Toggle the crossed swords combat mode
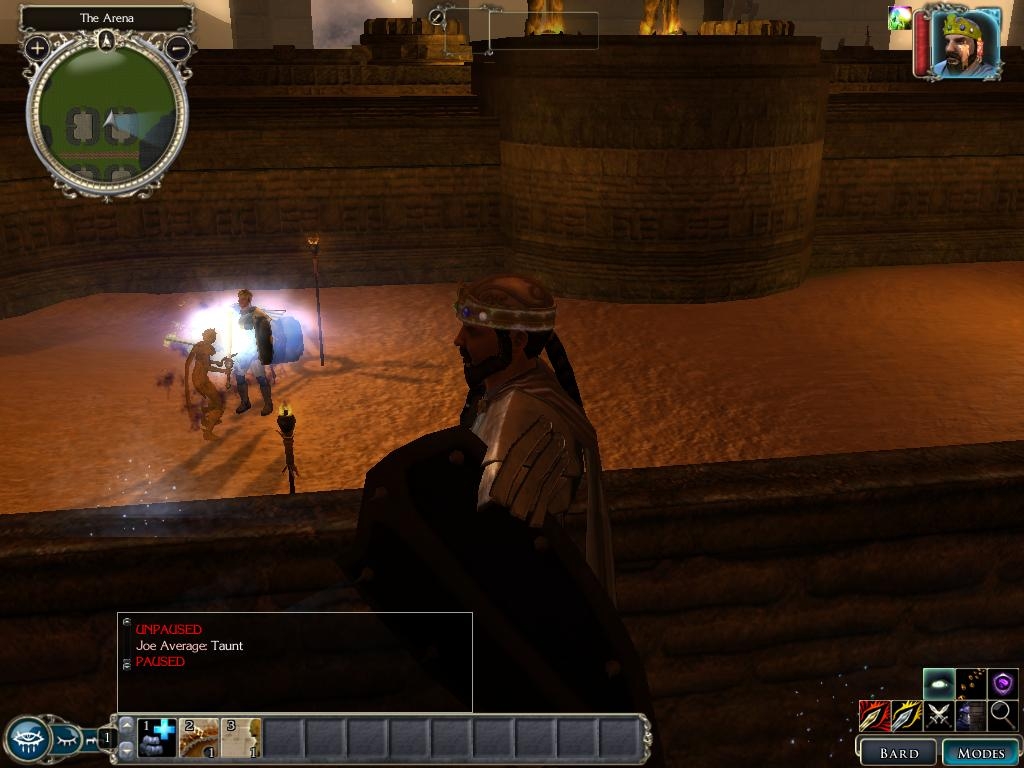Viewport: 1024px width, 768px height. [x=938, y=715]
